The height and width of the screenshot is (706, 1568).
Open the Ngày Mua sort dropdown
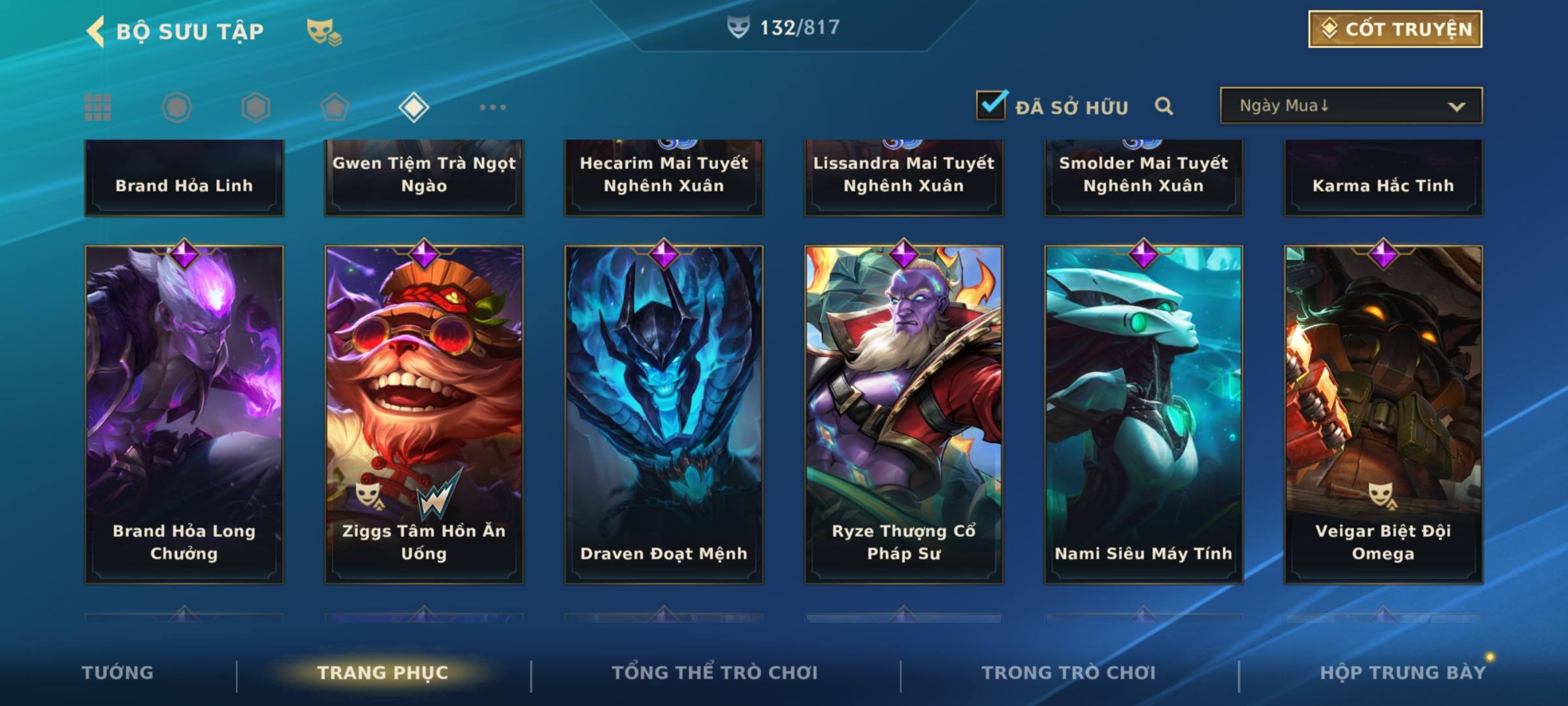(x=1350, y=106)
